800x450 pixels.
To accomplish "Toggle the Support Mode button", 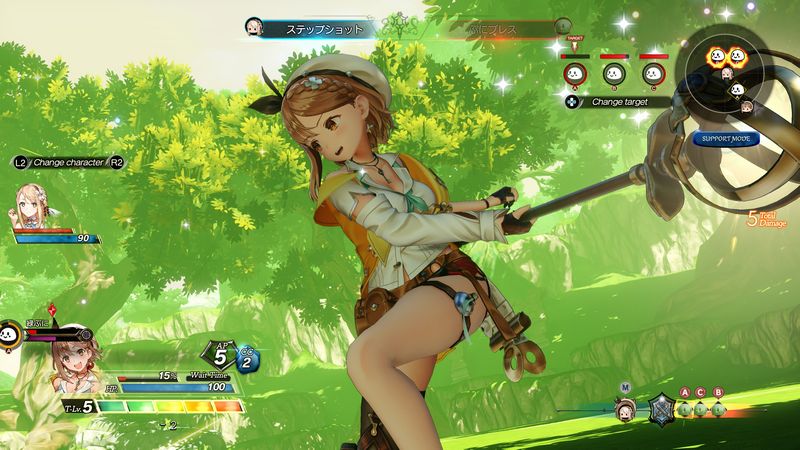I will point(725,138).
